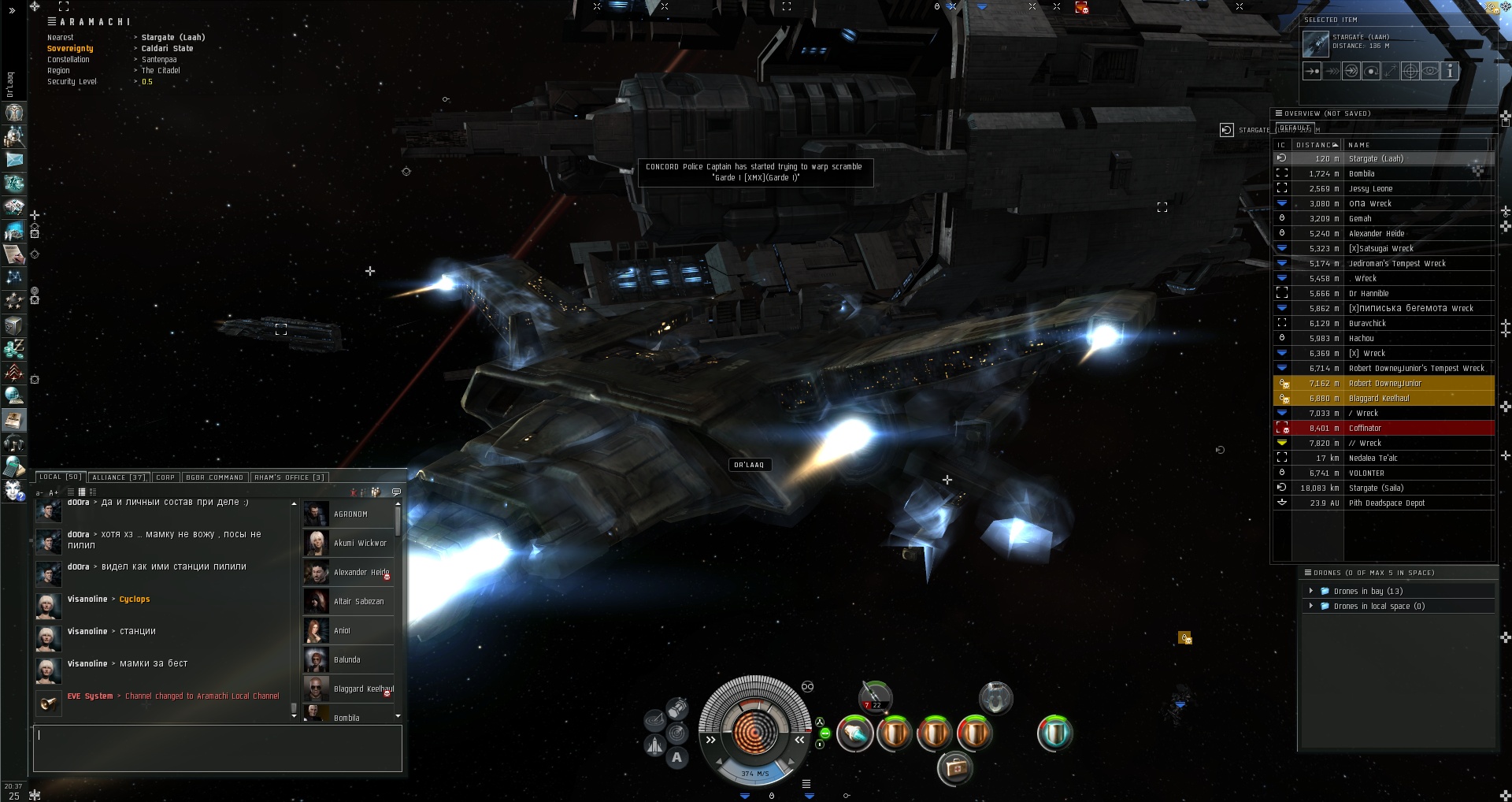Orbit the selected Stargate (Laah)
The height and width of the screenshot is (802, 1512).
pyautogui.click(x=1371, y=71)
